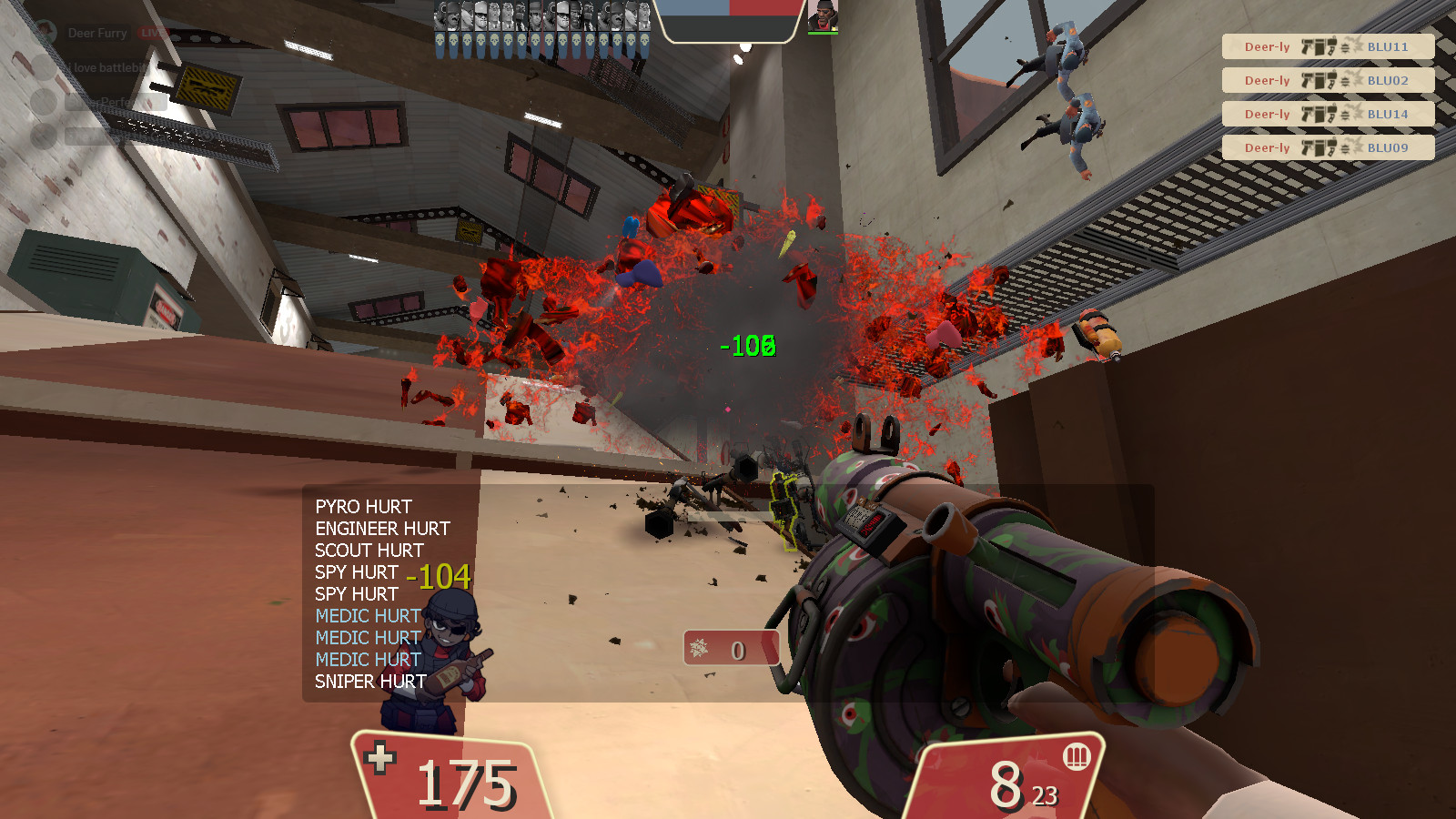Click the BLU11 player name in the killfeed

pyautogui.click(x=1389, y=45)
